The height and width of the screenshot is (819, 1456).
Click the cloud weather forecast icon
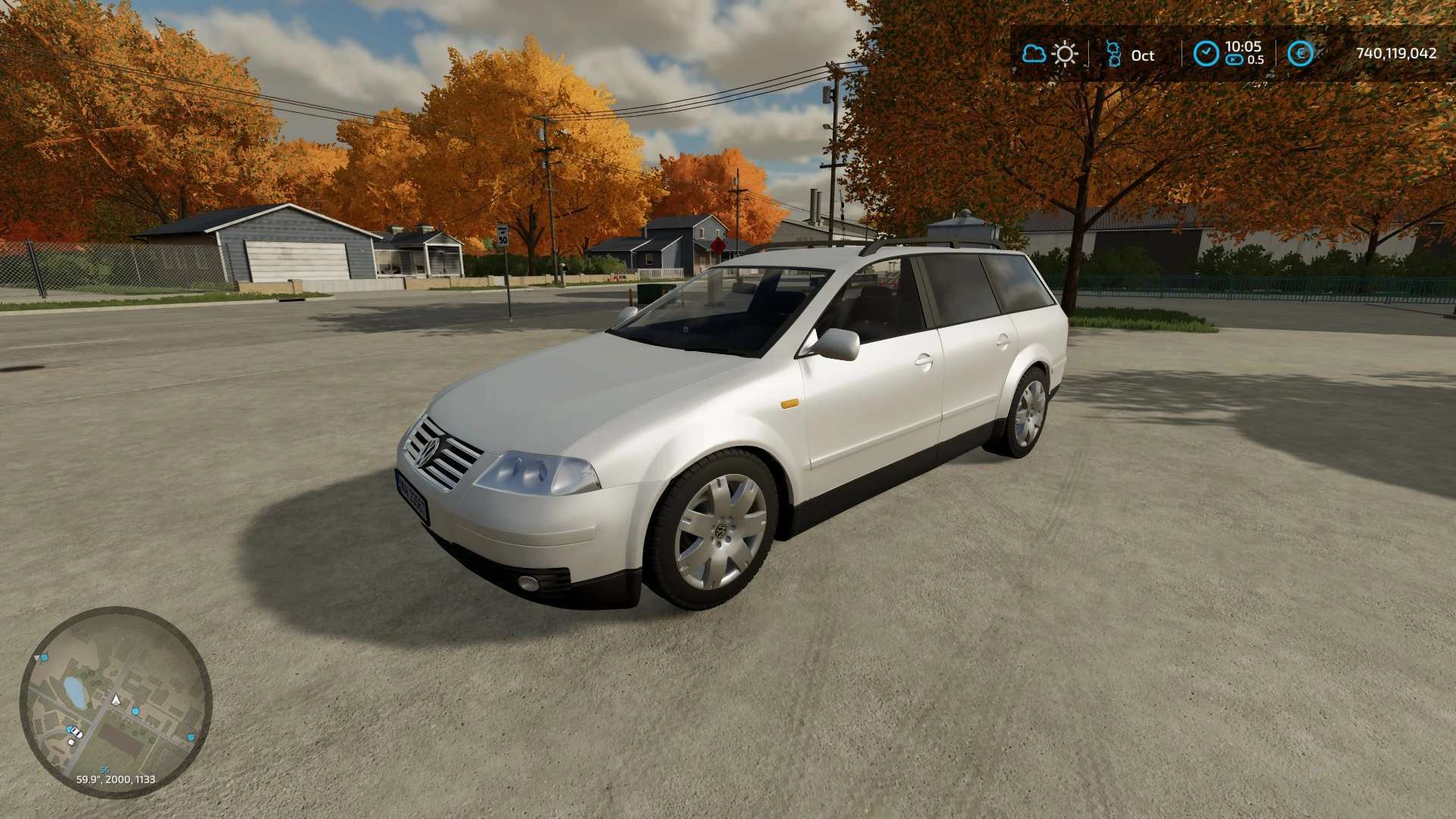(1034, 54)
